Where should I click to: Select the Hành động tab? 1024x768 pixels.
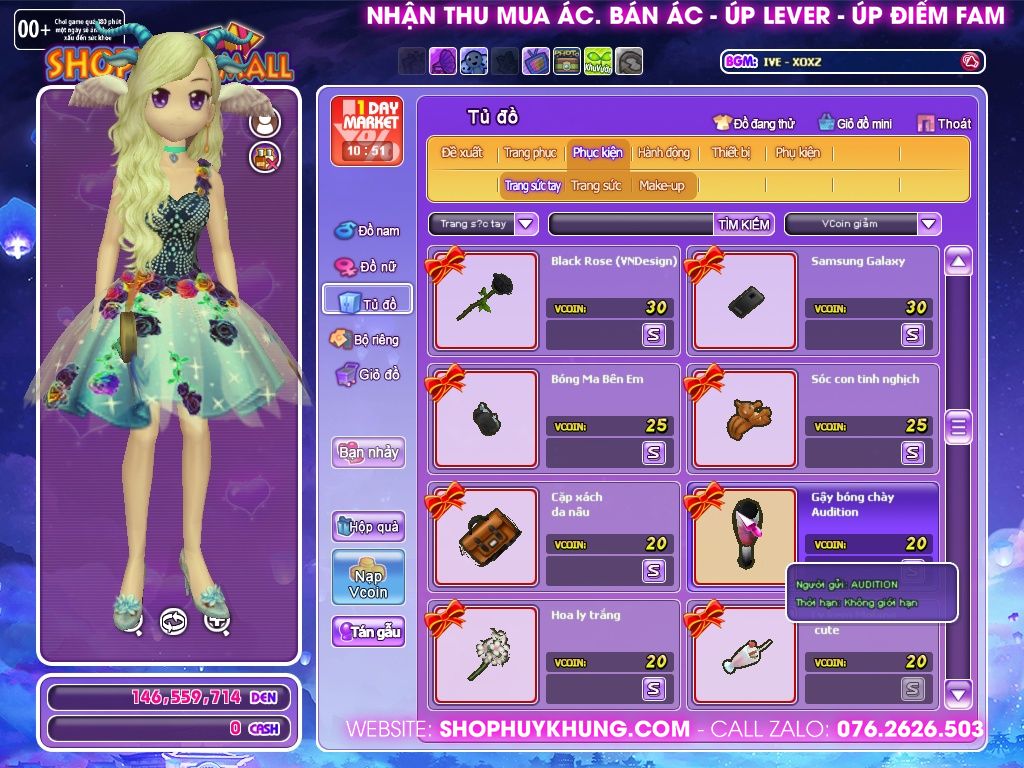663,153
